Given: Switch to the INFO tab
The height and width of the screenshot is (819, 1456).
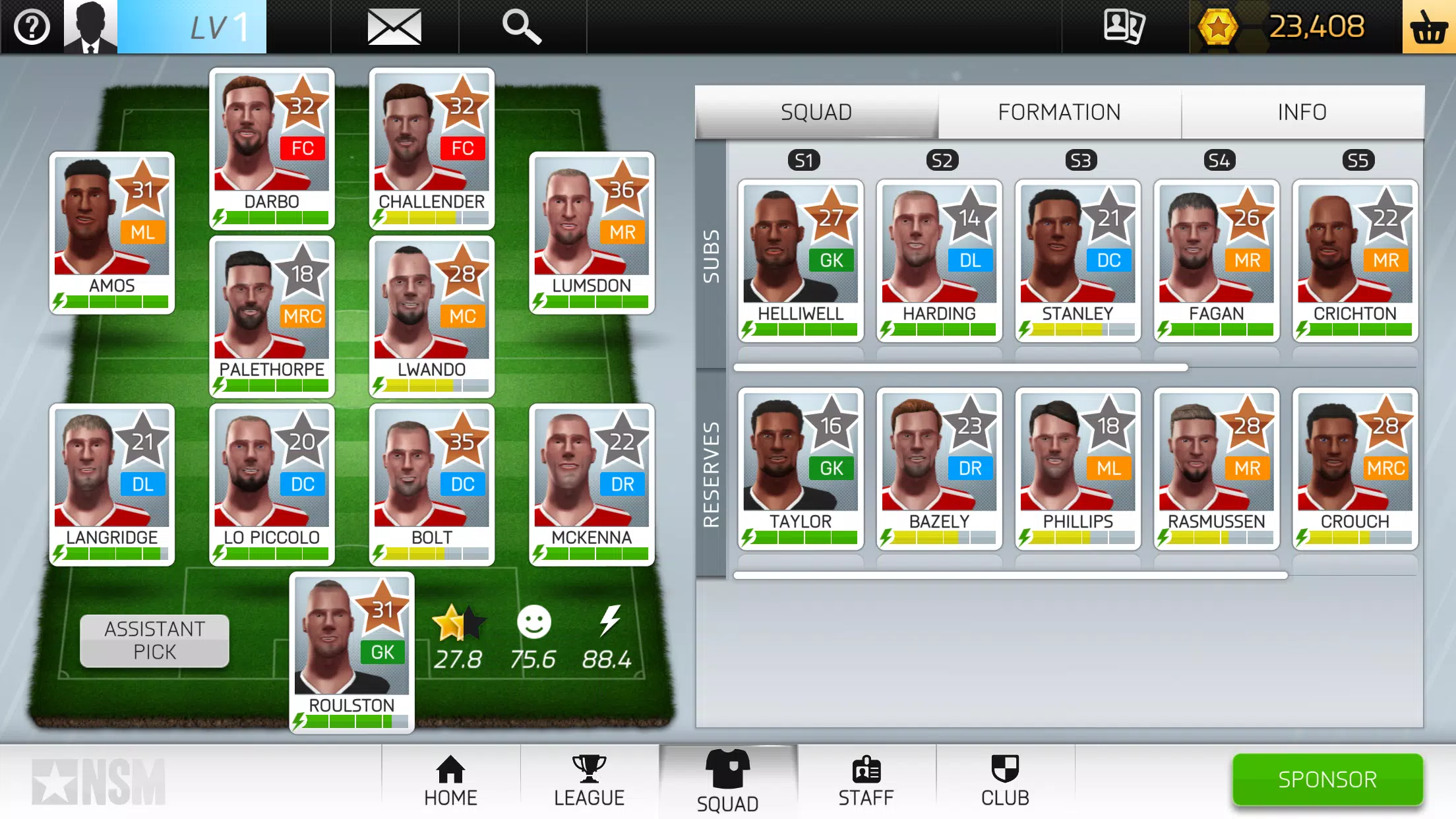Looking at the screenshot, I should pyautogui.click(x=1302, y=111).
